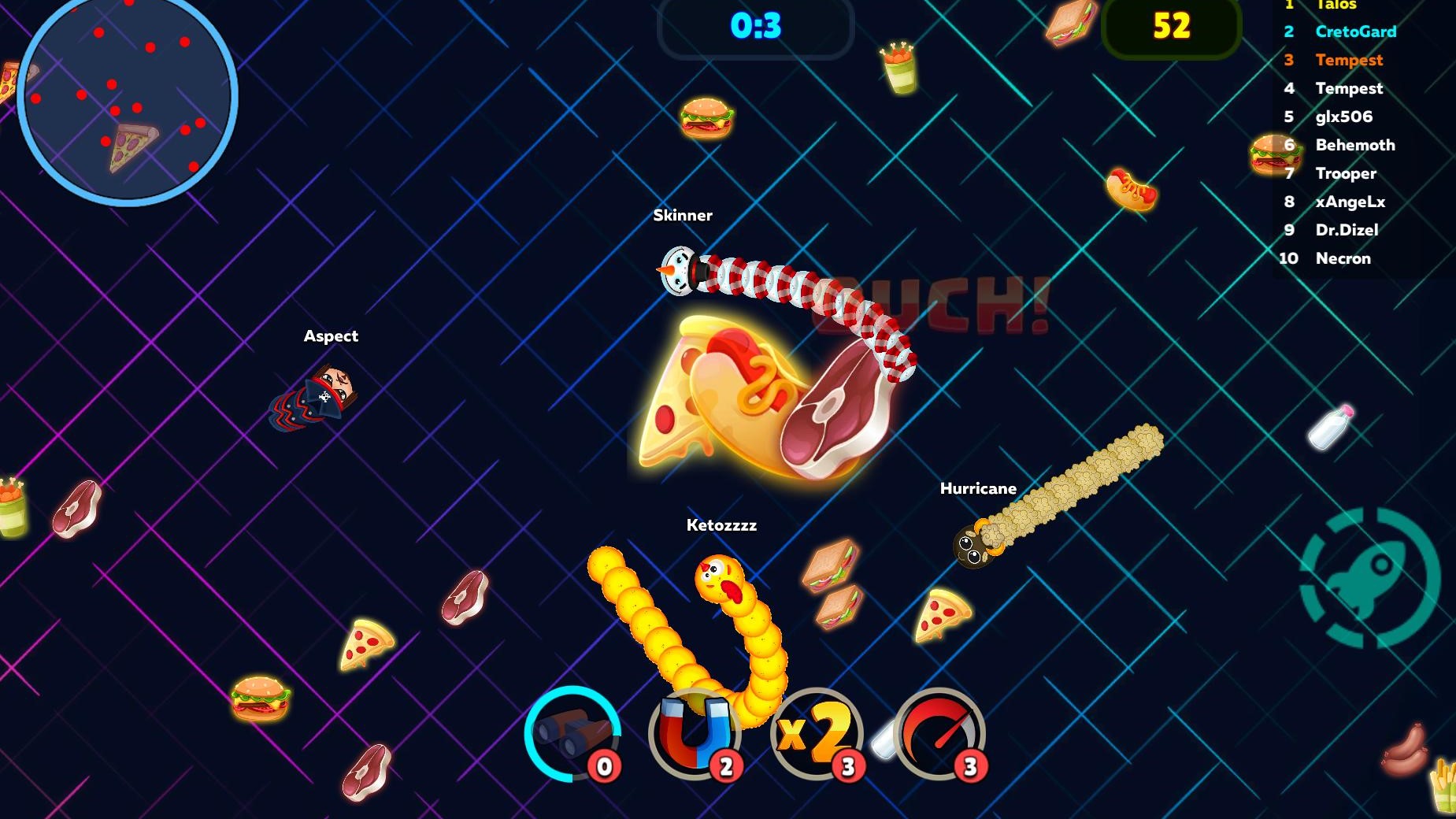Tap the yellow score counter showing 52
Image resolution: width=1456 pixels, height=819 pixels.
tap(1173, 24)
